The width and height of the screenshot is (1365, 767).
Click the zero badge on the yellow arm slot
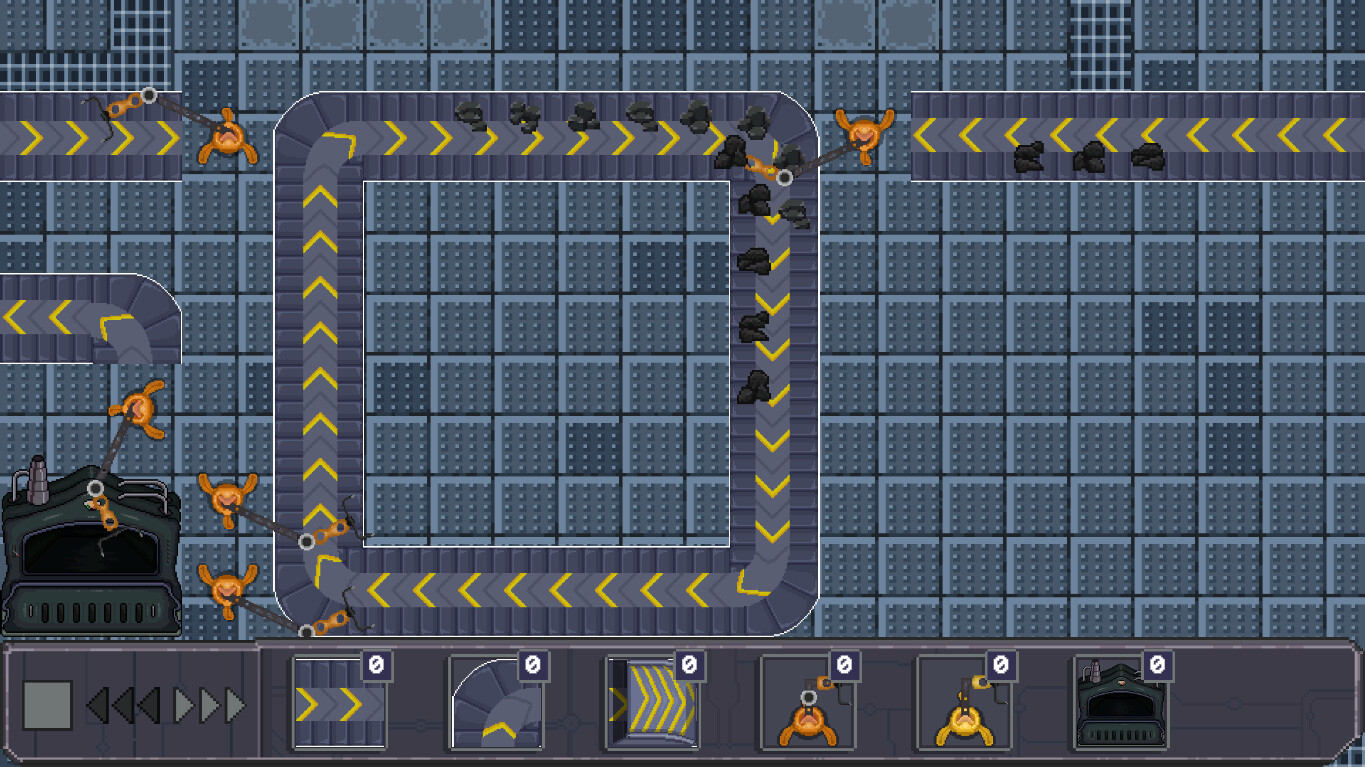[999, 664]
